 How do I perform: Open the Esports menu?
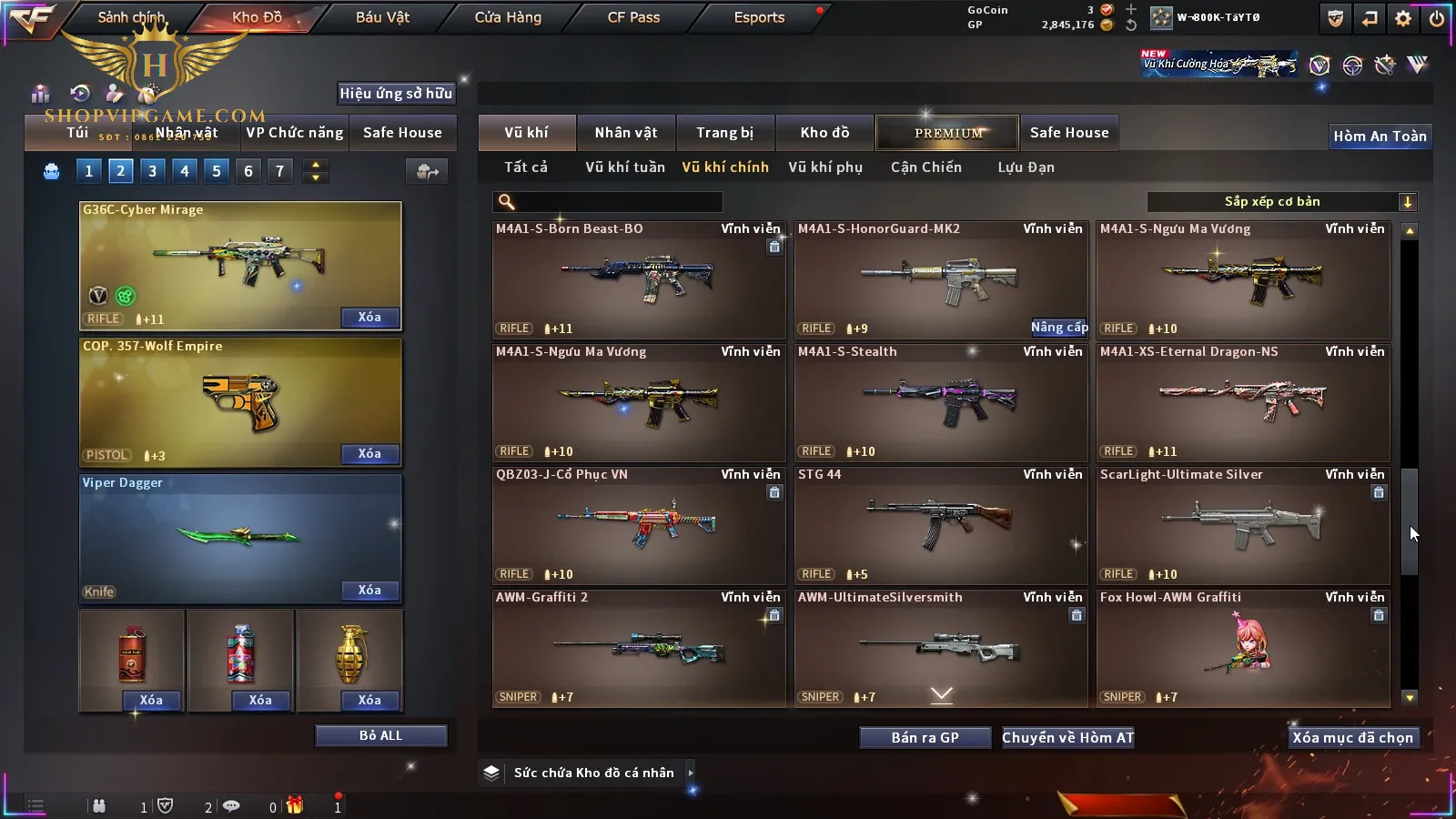tap(759, 17)
